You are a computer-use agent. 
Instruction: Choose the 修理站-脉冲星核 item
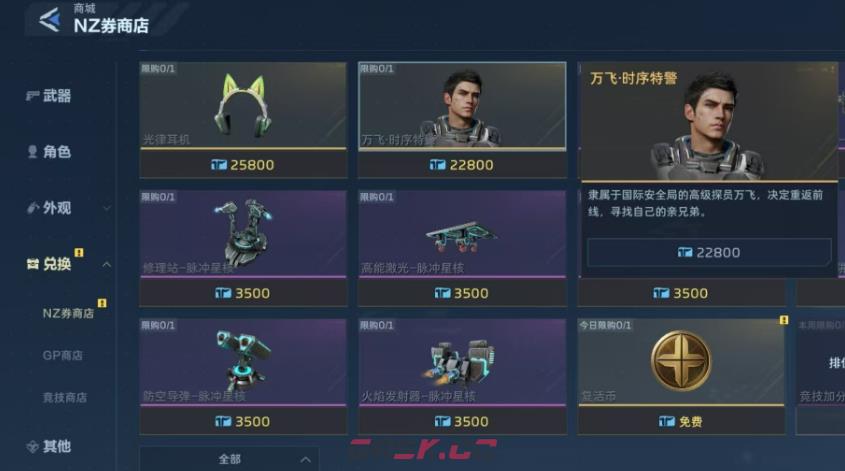(x=243, y=235)
